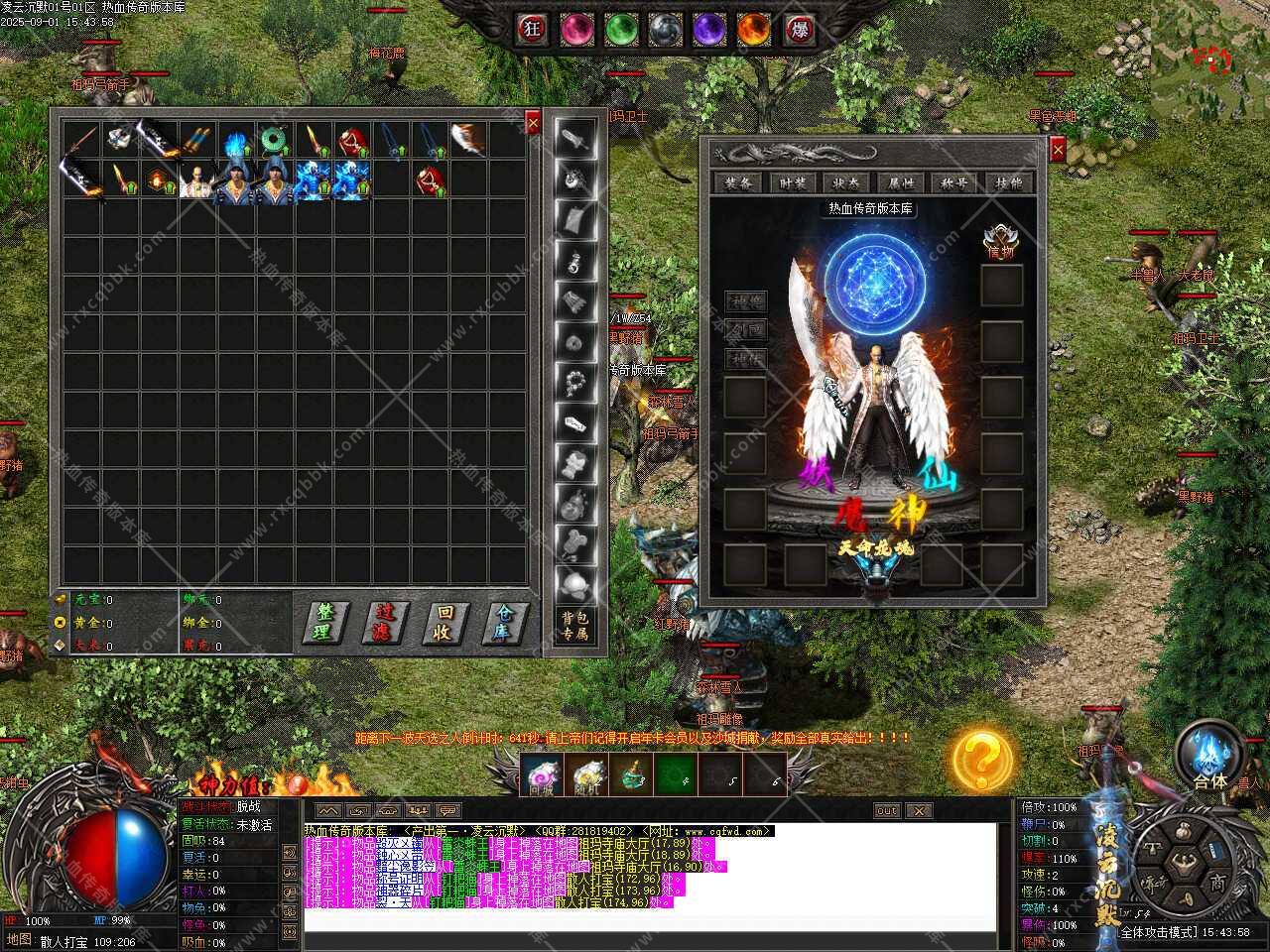Image resolution: width=1270 pixels, height=952 pixels.
Task: Switch to the 时装 fashion tab
Action: coord(793,182)
